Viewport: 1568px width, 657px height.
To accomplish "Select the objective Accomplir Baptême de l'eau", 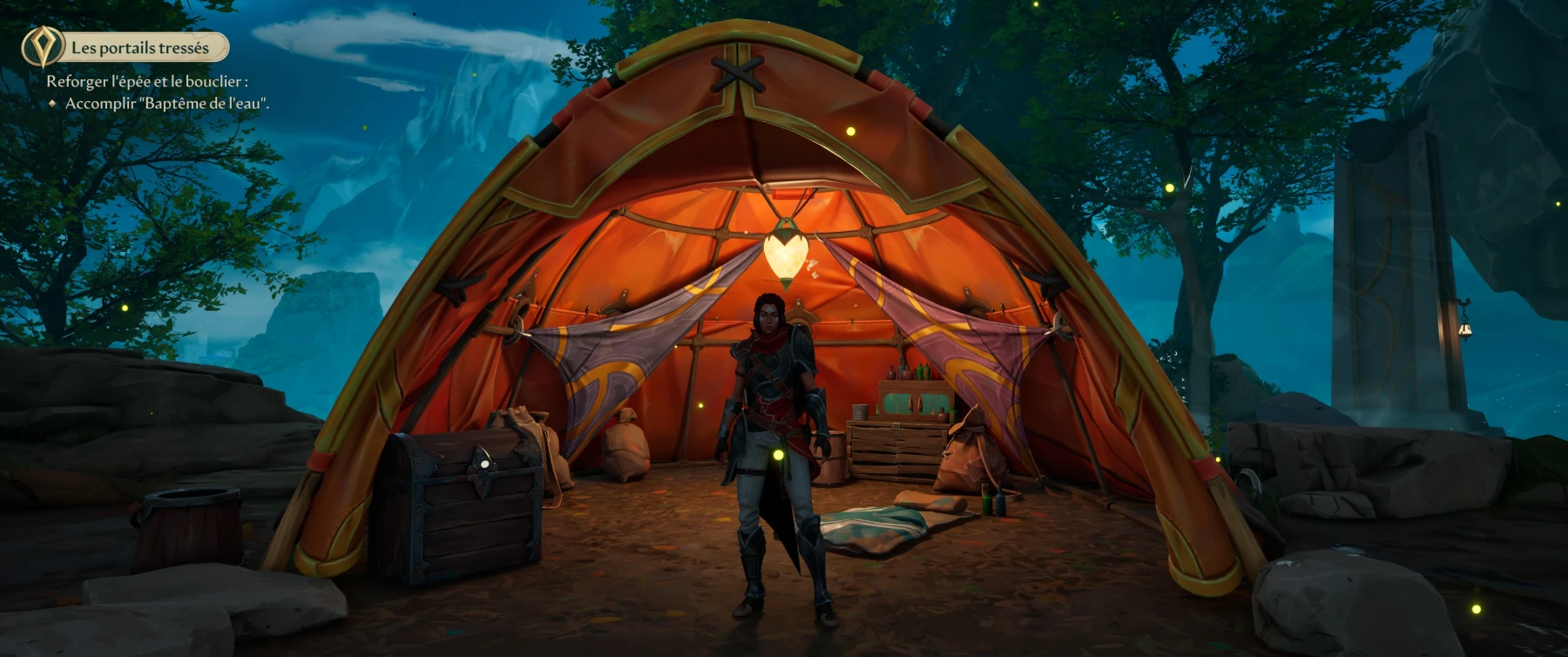I will (167, 105).
